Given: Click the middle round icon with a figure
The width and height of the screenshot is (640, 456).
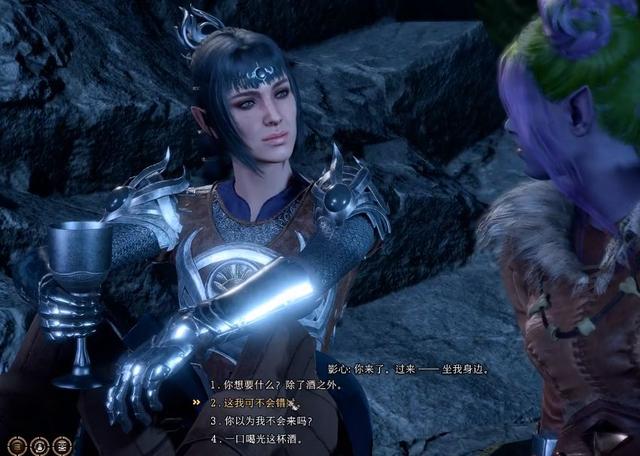Looking at the screenshot, I should (39, 445).
